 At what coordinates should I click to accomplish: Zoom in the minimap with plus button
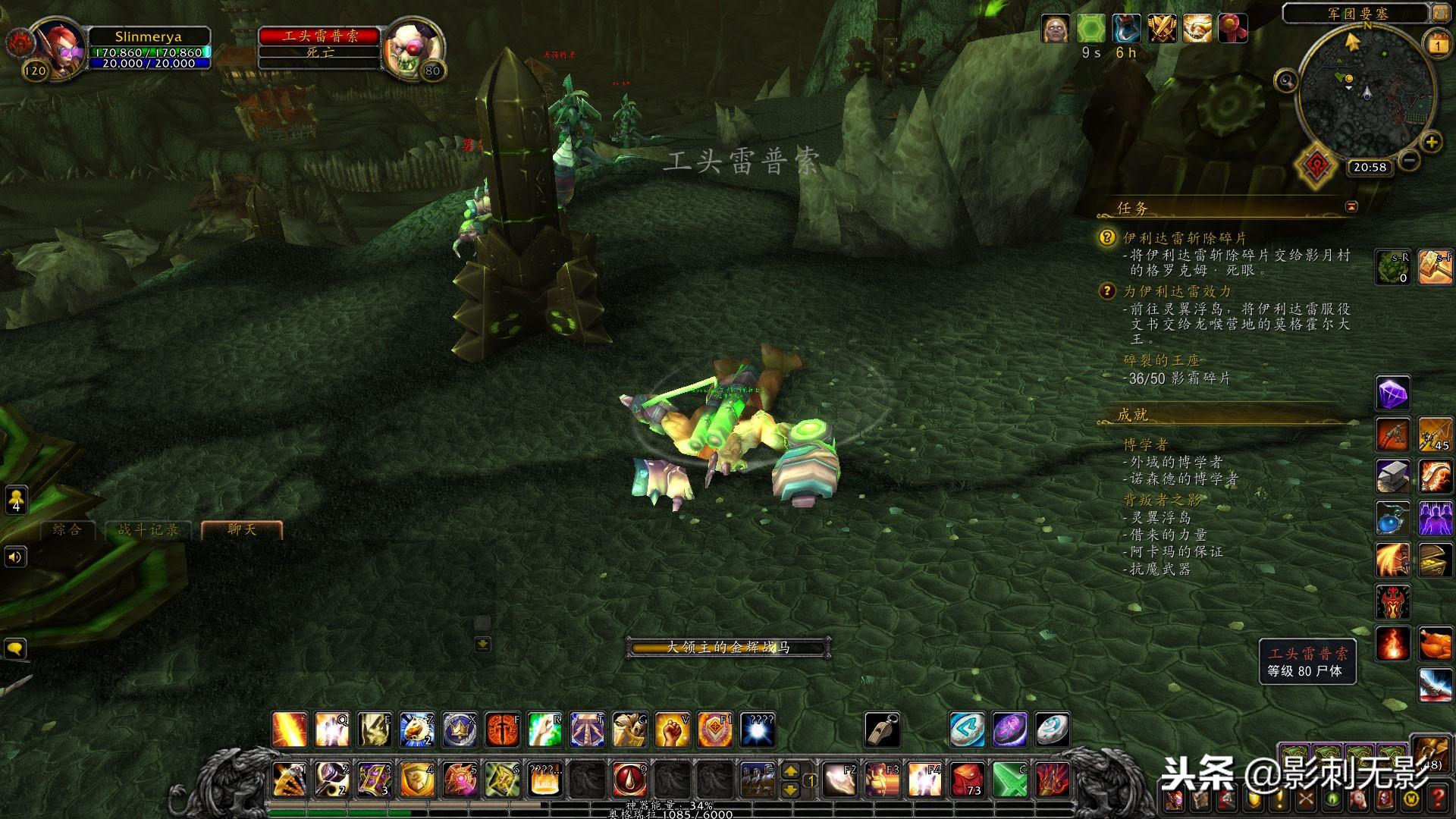1431,142
